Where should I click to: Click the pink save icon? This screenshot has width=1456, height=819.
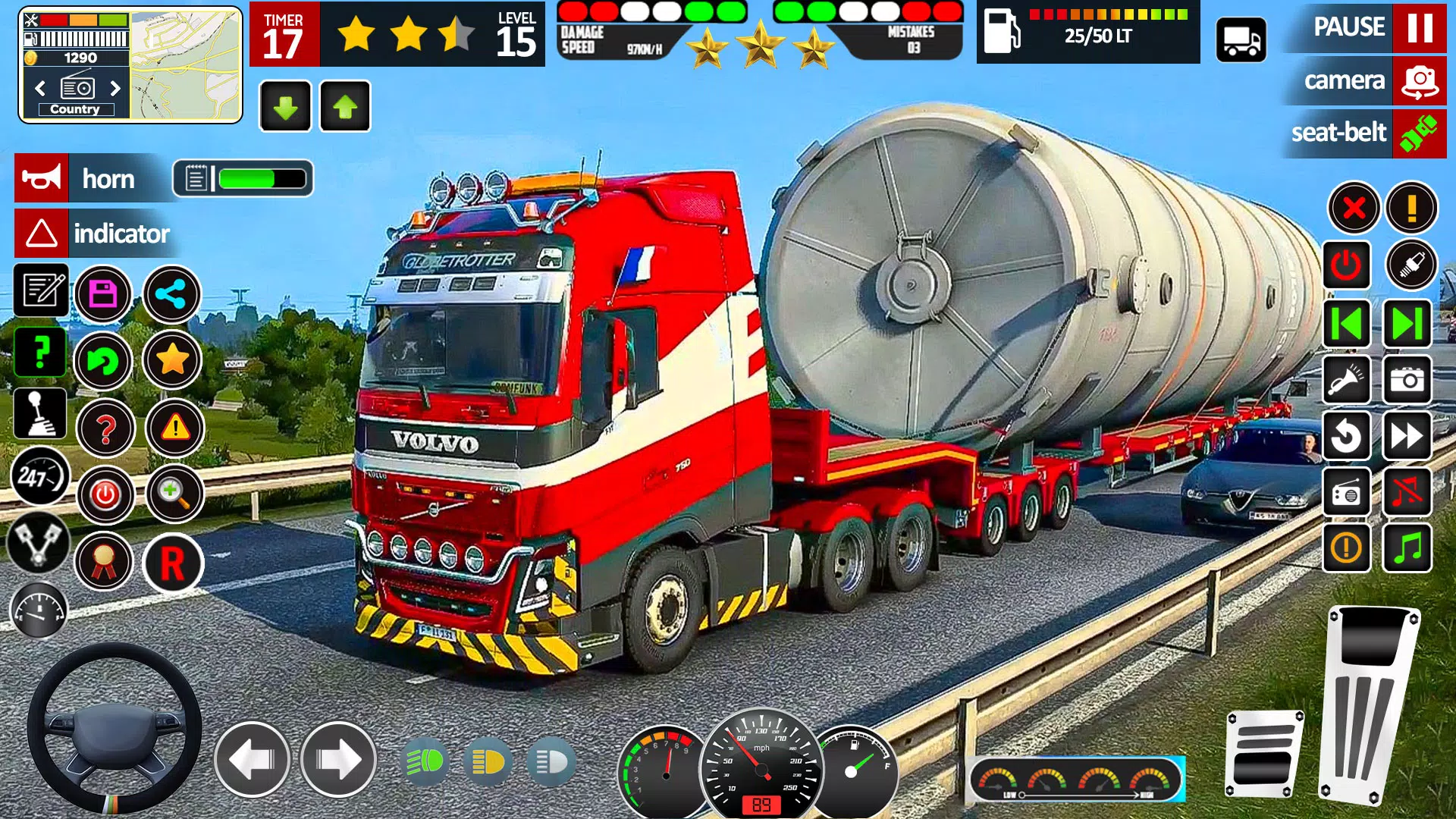click(103, 294)
